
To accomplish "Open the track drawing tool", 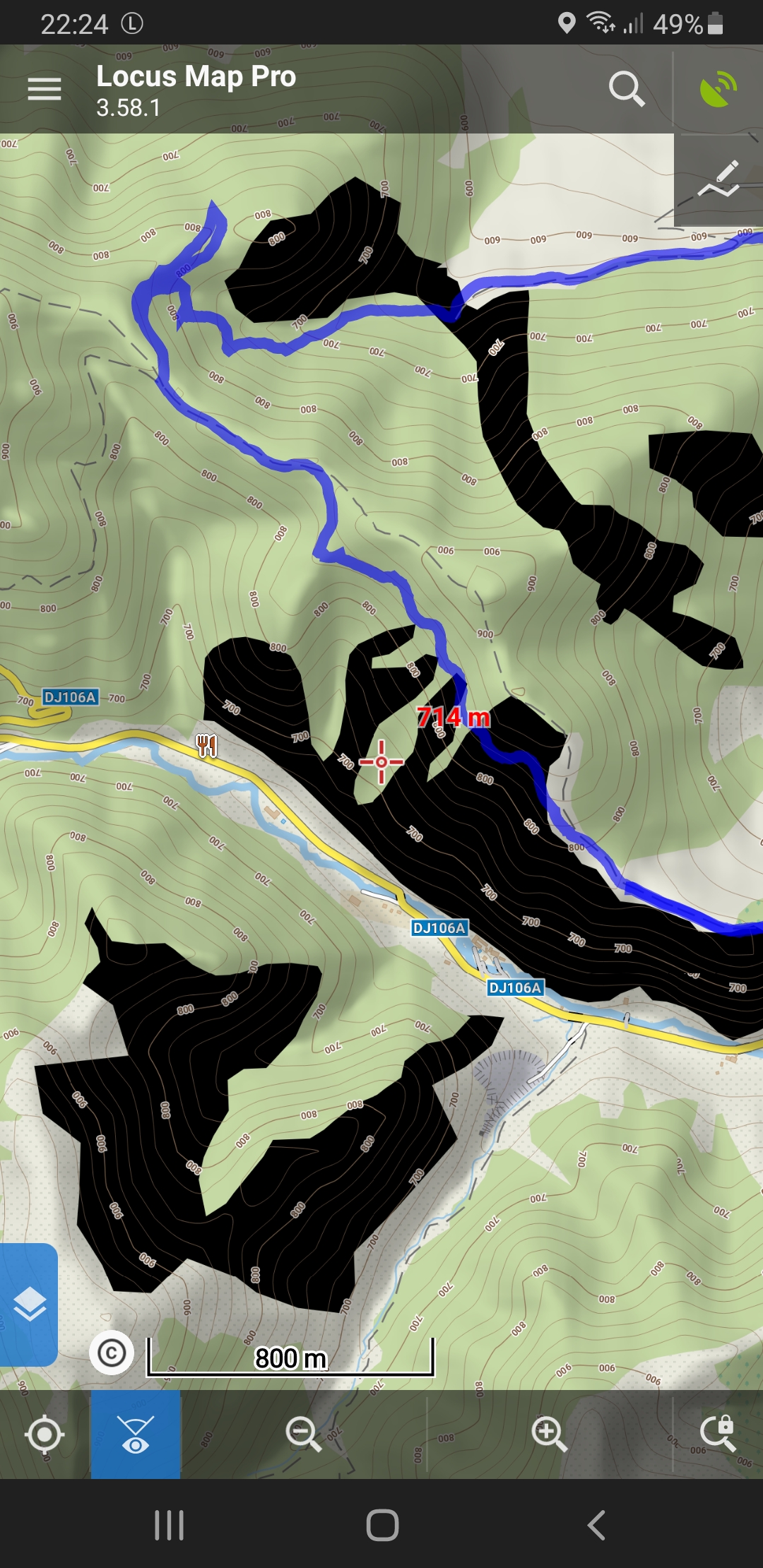I will tap(718, 180).
